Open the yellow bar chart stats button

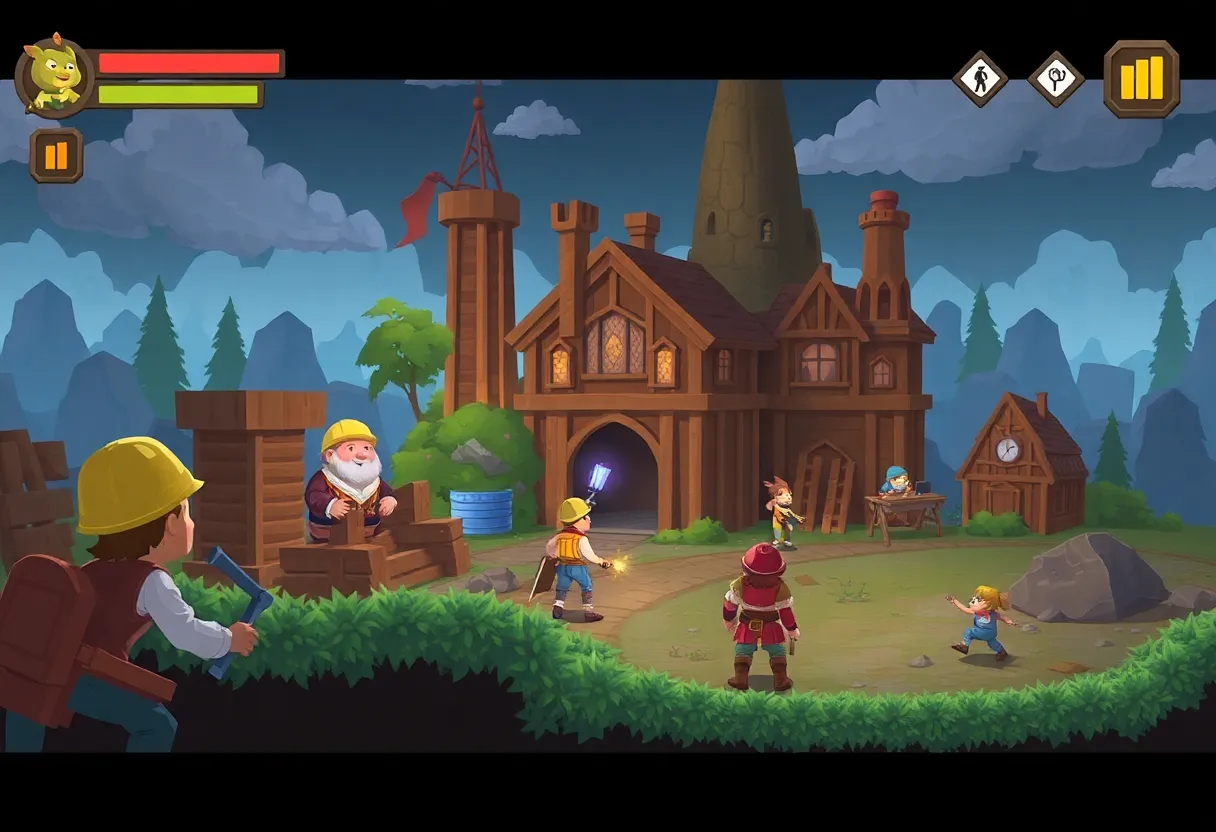click(x=1141, y=78)
